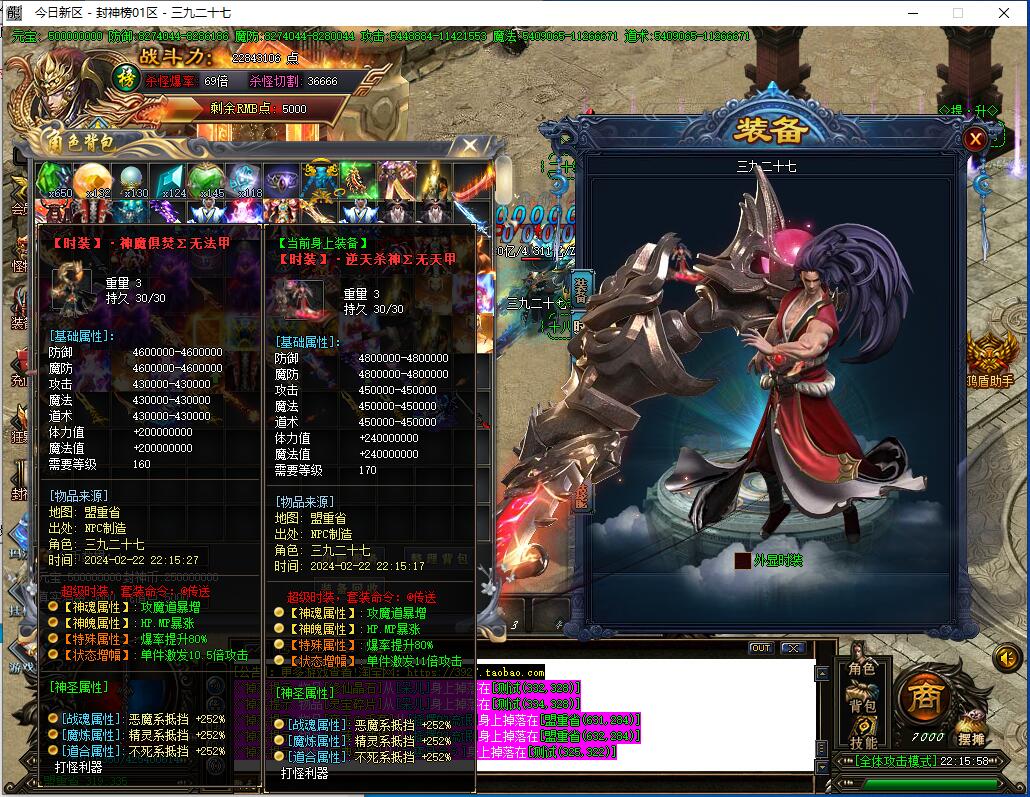The width and height of the screenshot is (1030, 797).
Task: Select the orange orb stack x132
Action: click(93, 181)
